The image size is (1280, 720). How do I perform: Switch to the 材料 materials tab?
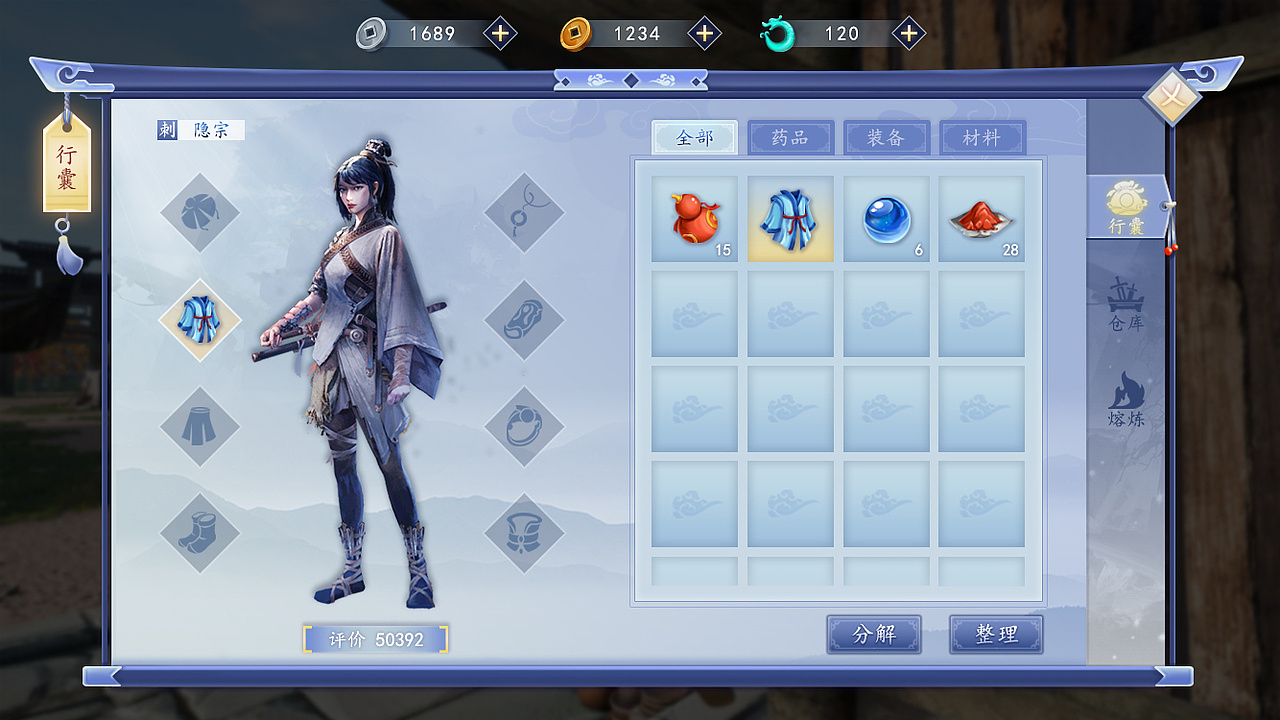click(x=981, y=137)
